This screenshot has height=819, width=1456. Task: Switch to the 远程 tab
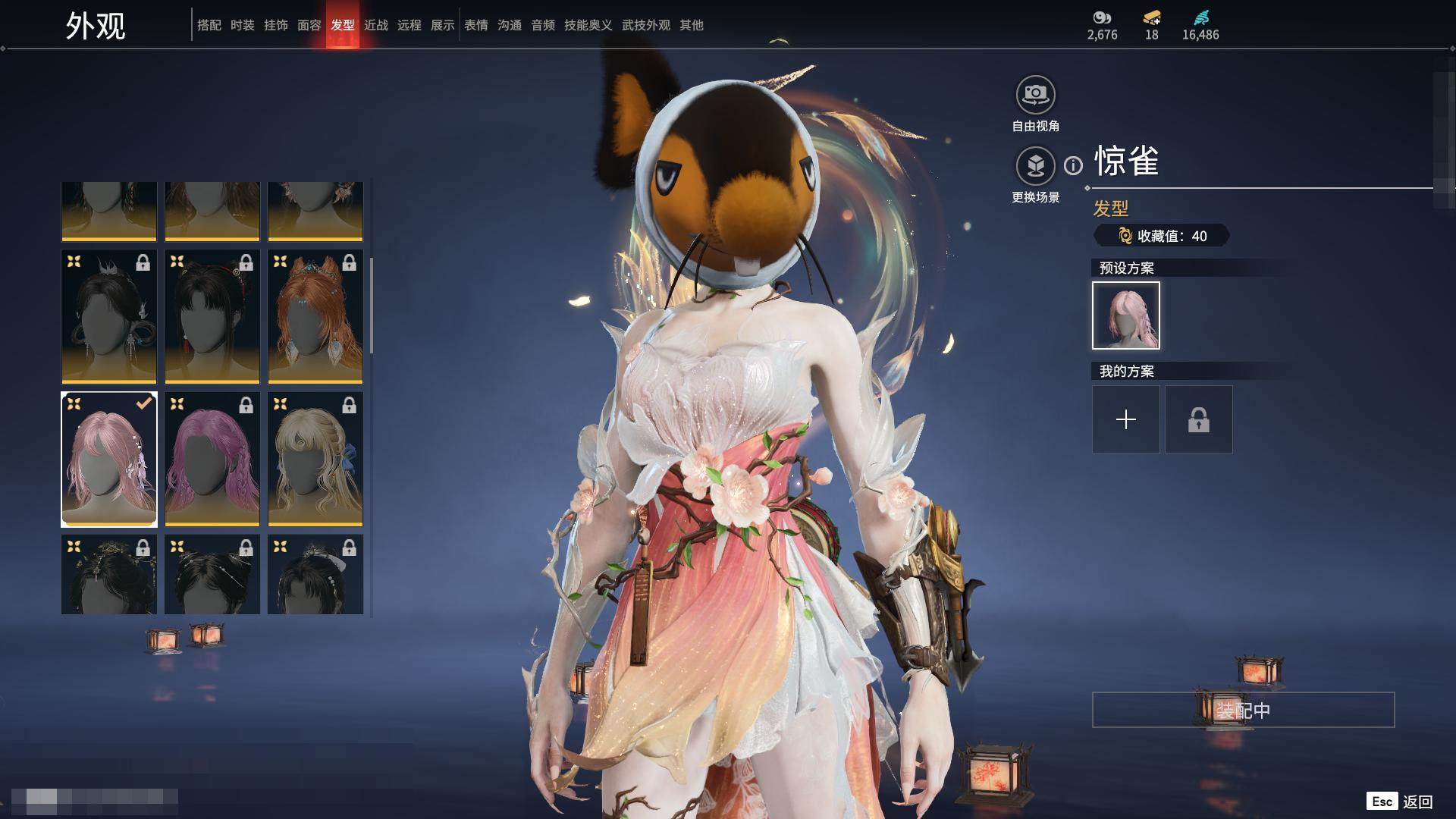[x=409, y=25]
